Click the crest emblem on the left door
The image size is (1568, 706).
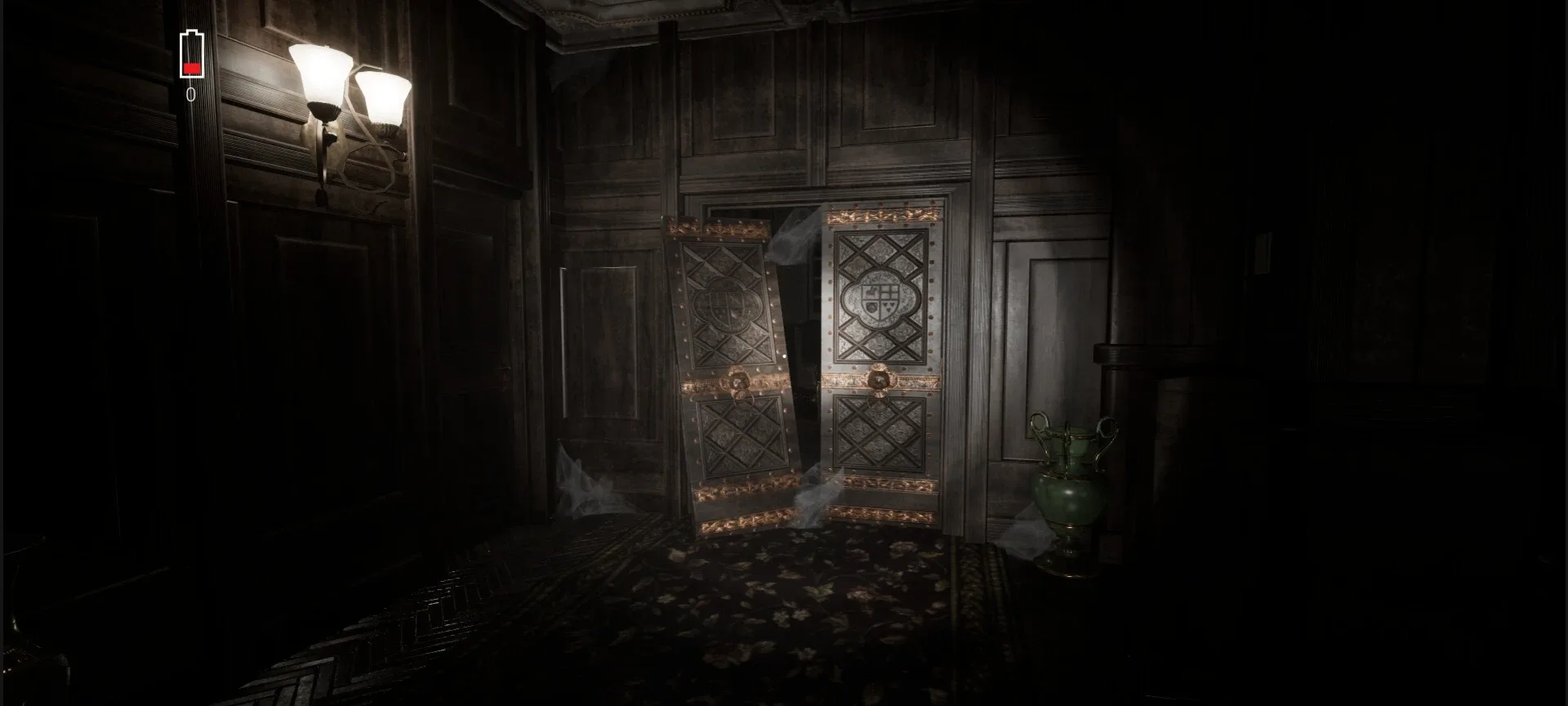point(727,302)
